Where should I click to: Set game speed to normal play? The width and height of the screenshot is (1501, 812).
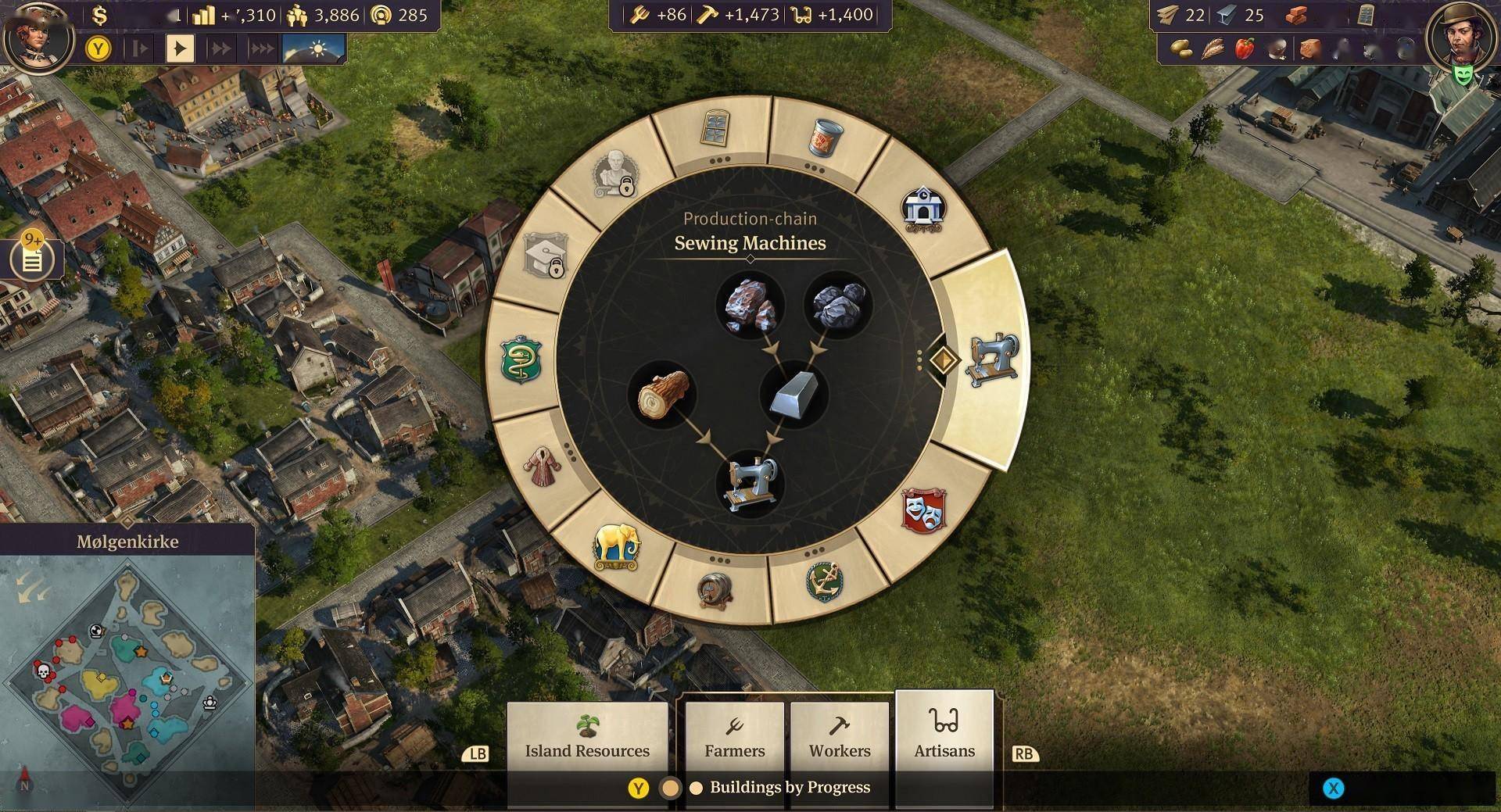(x=180, y=48)
